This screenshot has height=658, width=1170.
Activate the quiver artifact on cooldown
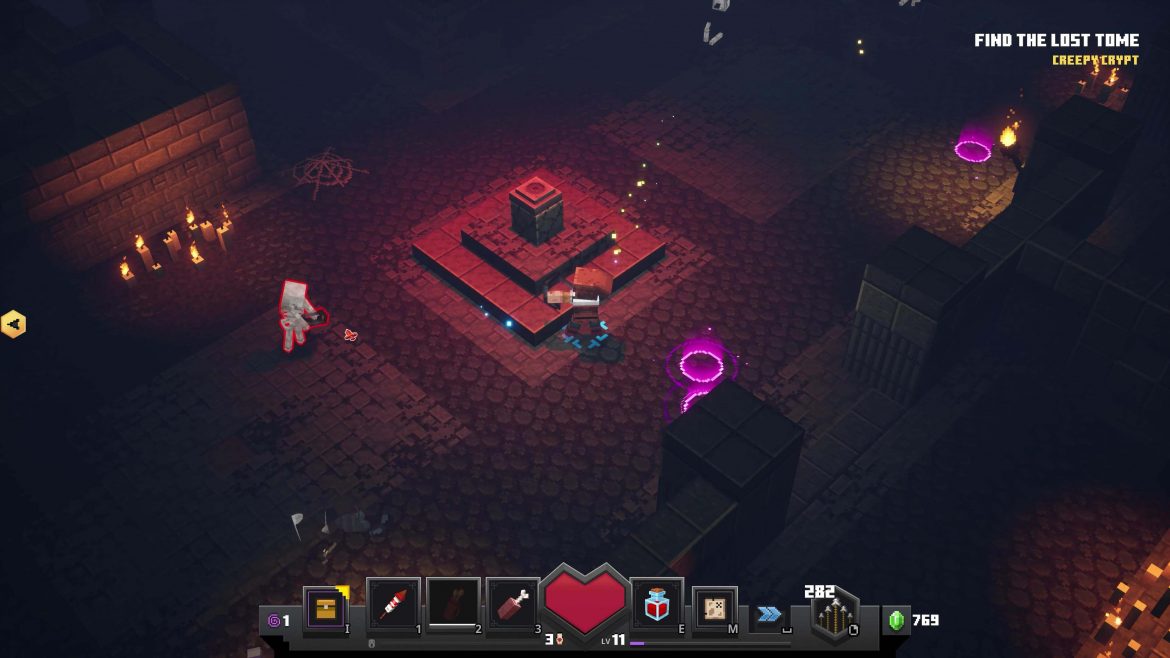coord(453,604)
